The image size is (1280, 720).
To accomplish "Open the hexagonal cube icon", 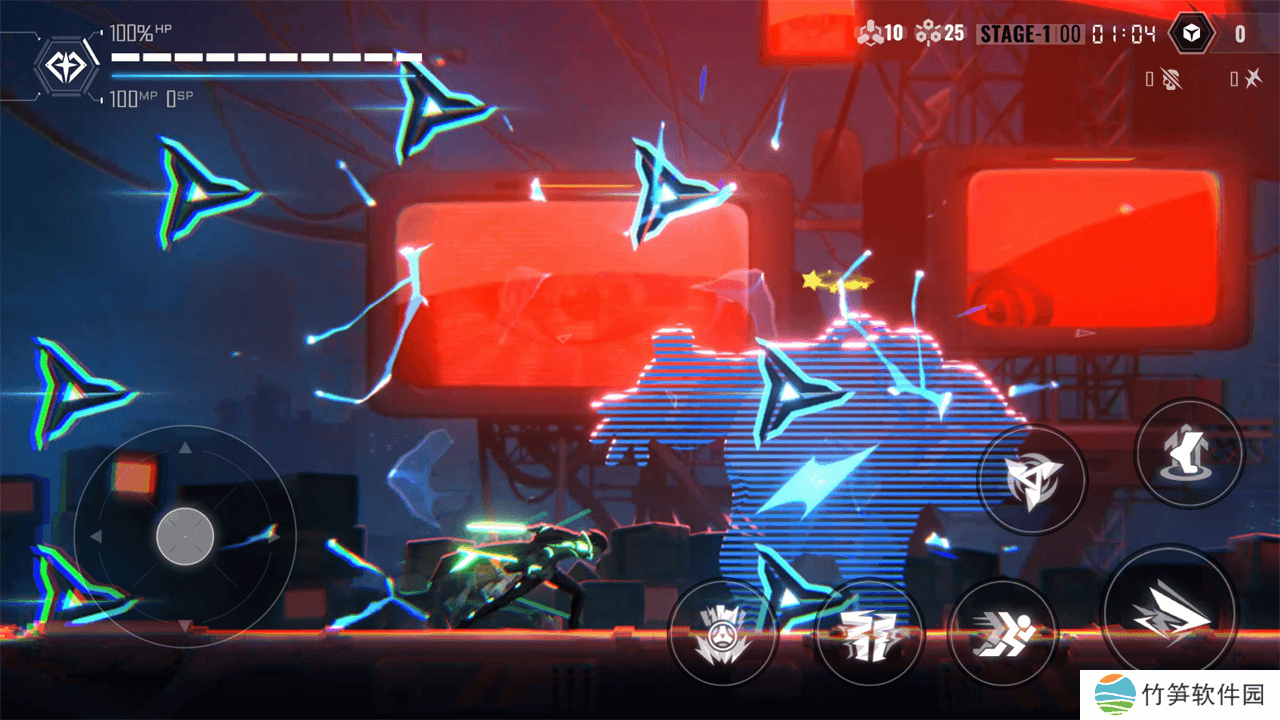I will [x=1190, y=34].
